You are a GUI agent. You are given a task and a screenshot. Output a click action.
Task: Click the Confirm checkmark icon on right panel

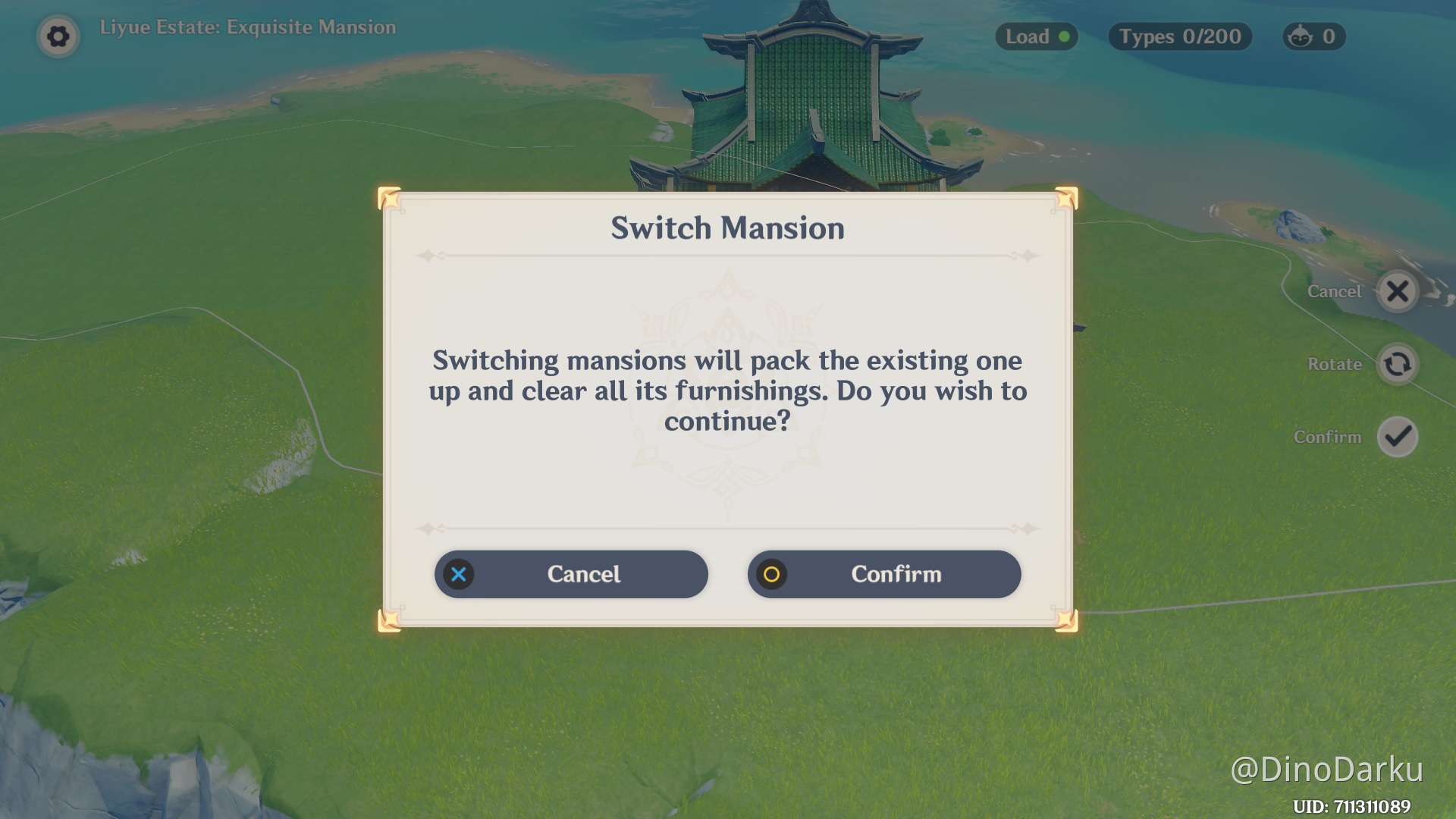1398,437
